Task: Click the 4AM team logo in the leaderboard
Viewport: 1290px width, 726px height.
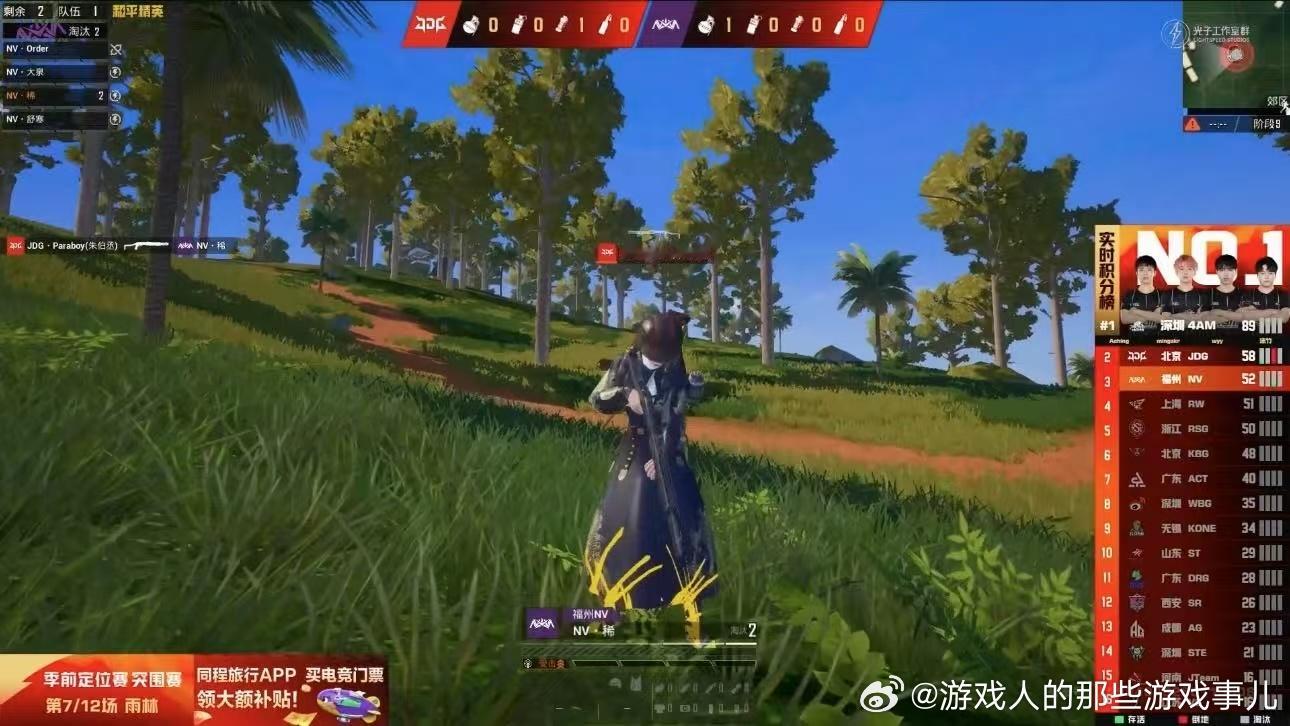Action: [x=1140, y=325]
